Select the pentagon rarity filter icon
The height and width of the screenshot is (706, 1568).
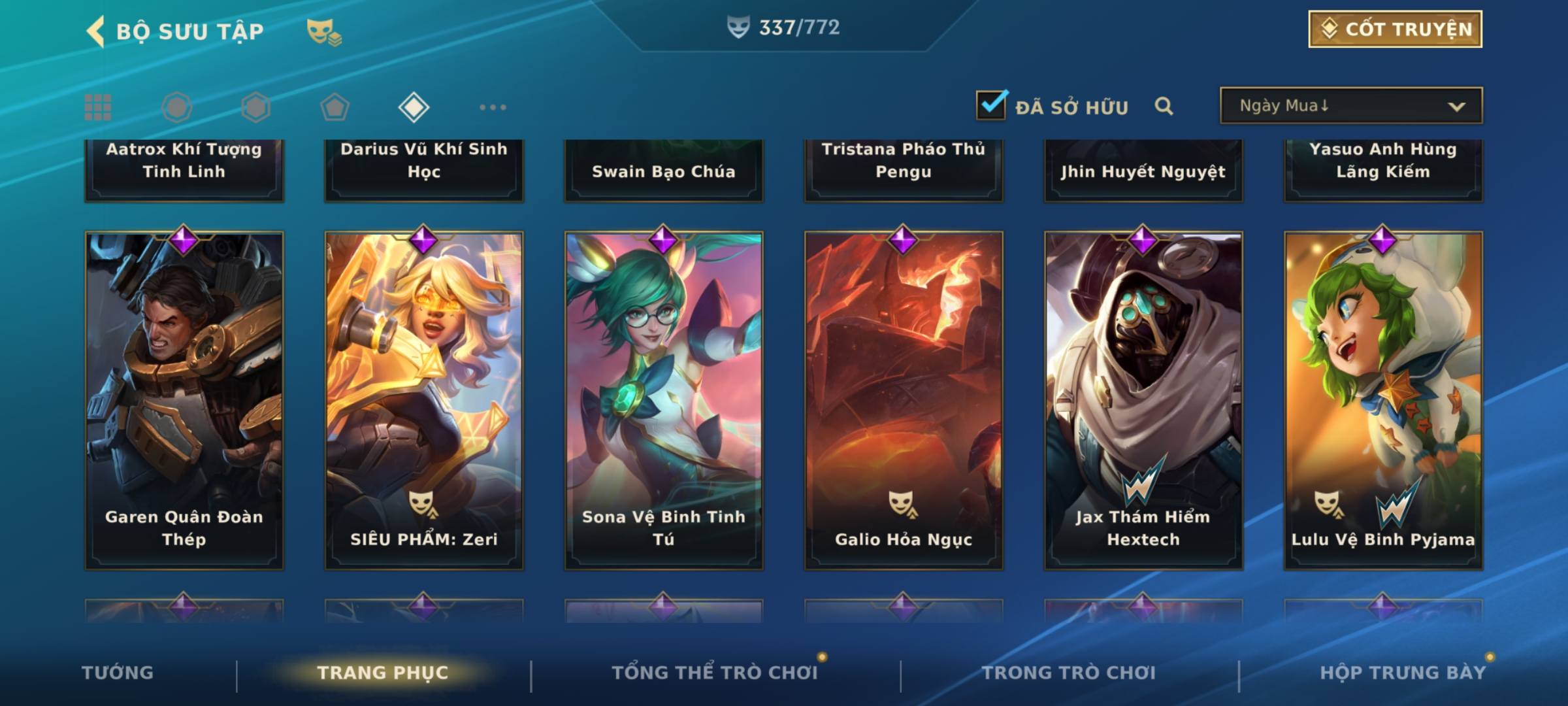(335, 107)
